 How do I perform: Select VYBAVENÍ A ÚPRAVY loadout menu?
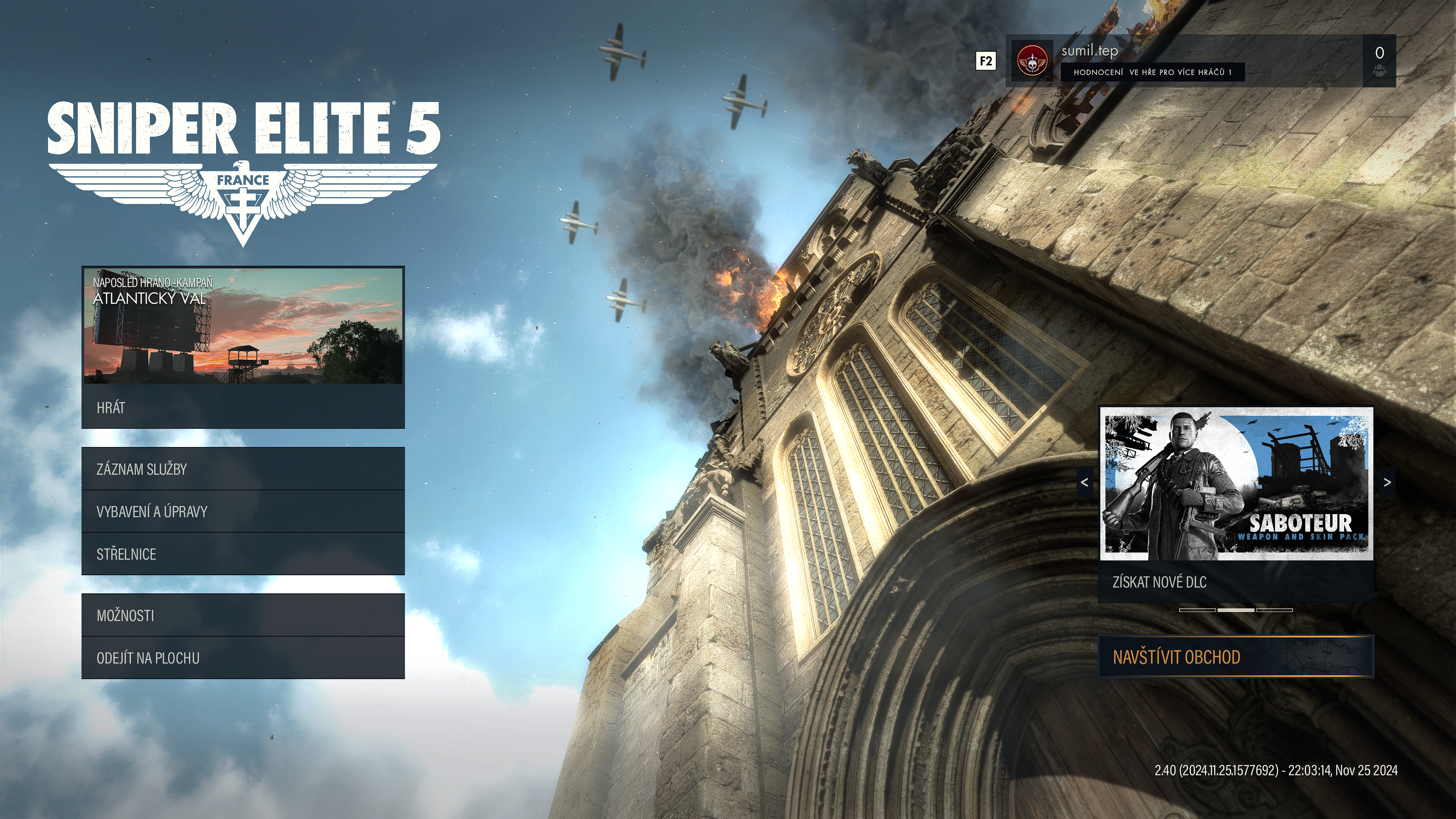click(243, 511)
